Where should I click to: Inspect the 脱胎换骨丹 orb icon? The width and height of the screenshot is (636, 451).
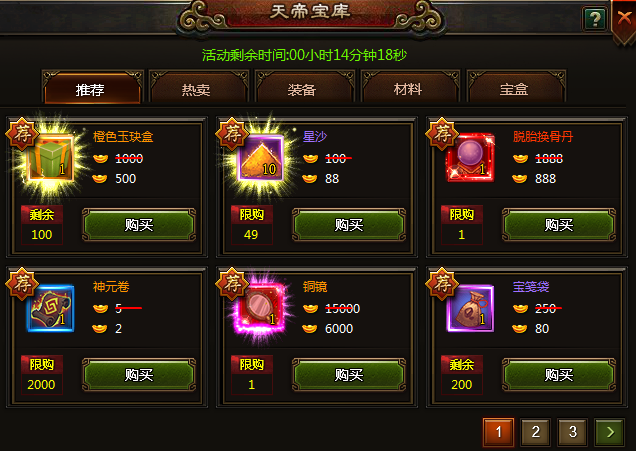469,159
